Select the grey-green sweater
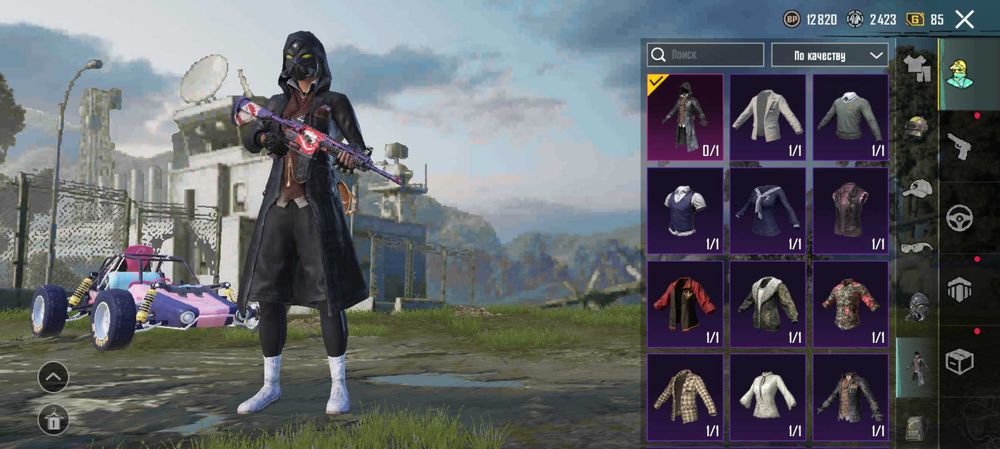Viewport: 1000px width, 449px height. (x=850, y=117)
